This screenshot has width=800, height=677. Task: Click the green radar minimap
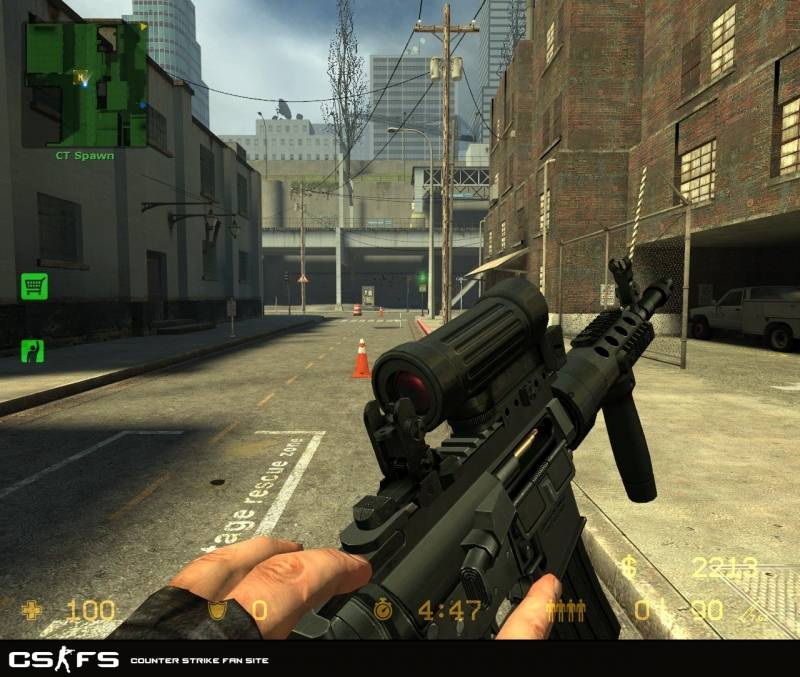(85, 84)
